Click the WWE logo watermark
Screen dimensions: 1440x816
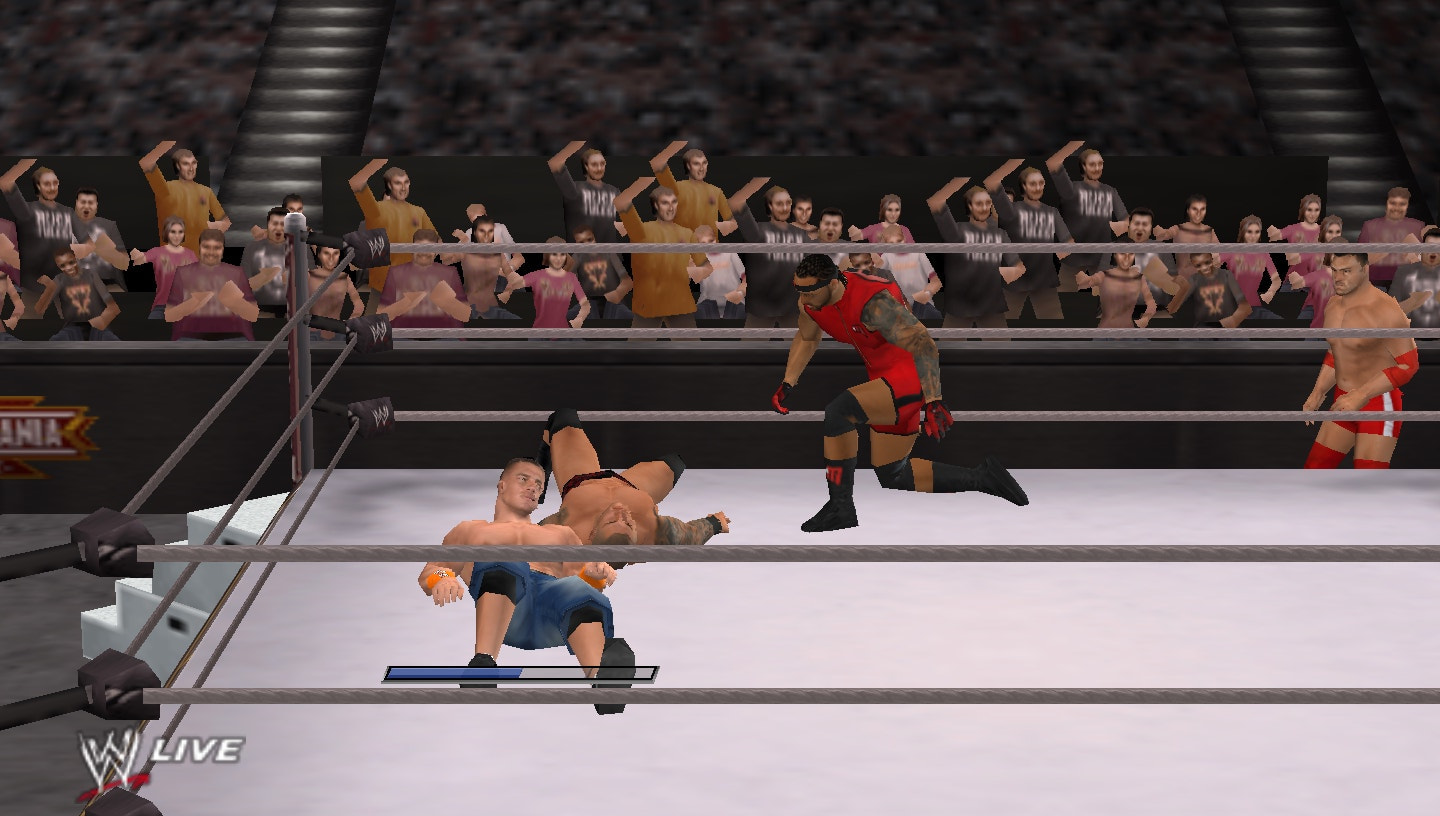click(x=107, y=753)
